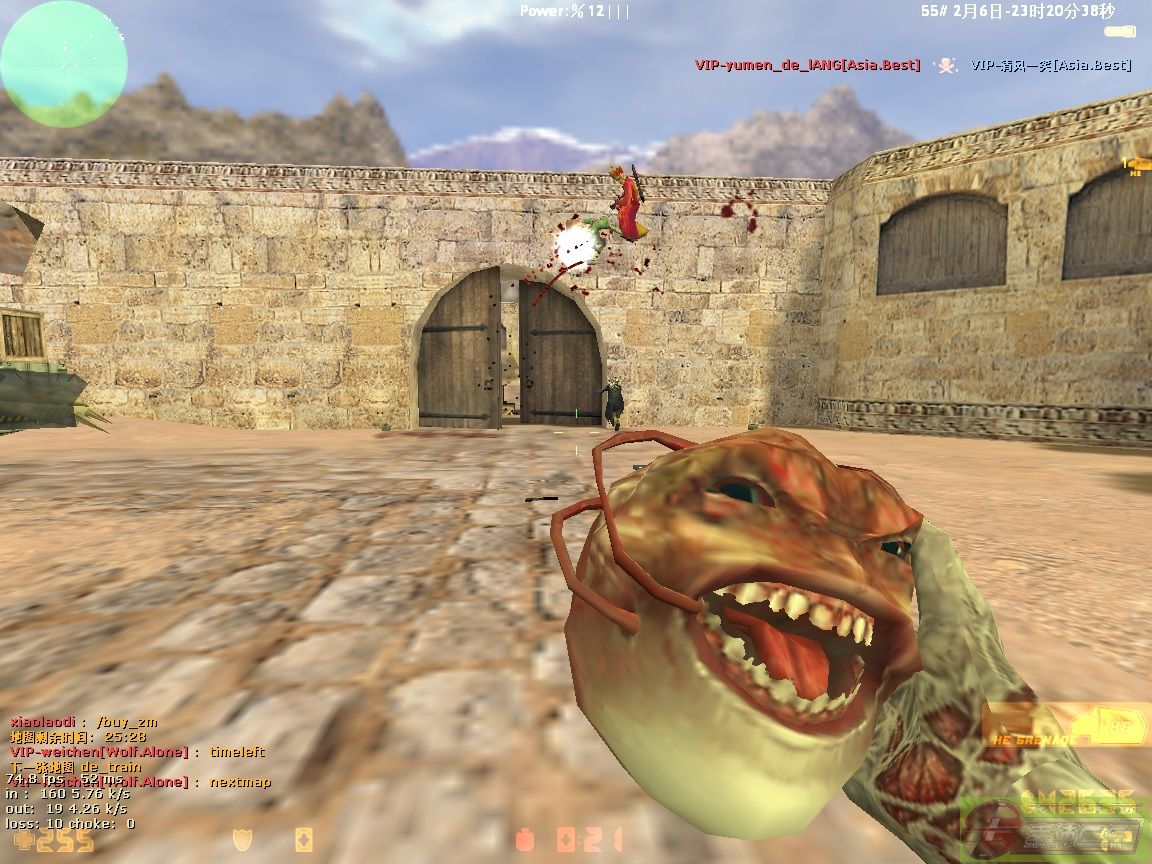Click the round timer clock icon
Image resolution: width=1152 pixels, height=864 pixels.
[x=523, y=839]
